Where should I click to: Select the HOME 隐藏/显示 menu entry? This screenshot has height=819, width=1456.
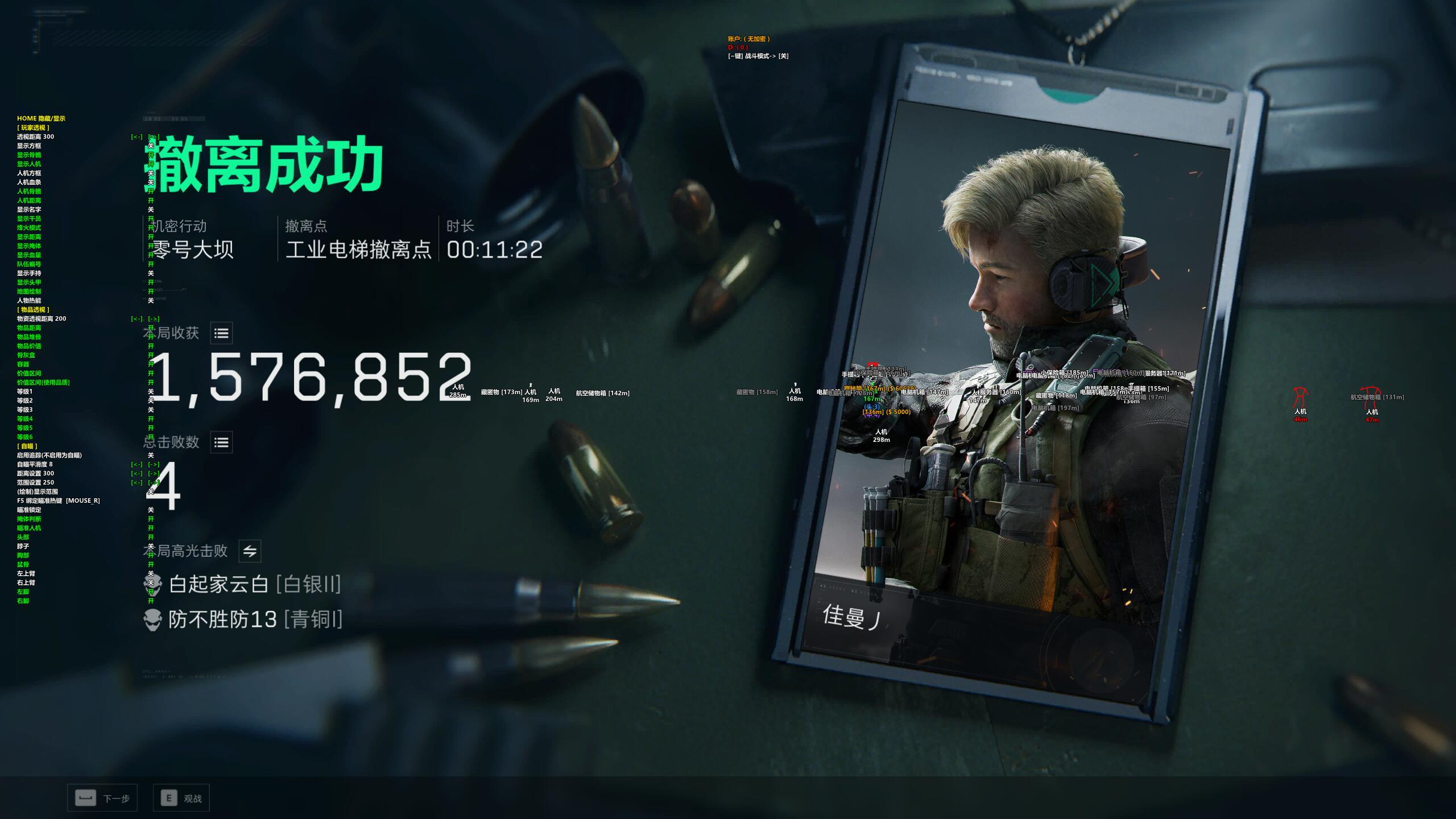point(41,118)
